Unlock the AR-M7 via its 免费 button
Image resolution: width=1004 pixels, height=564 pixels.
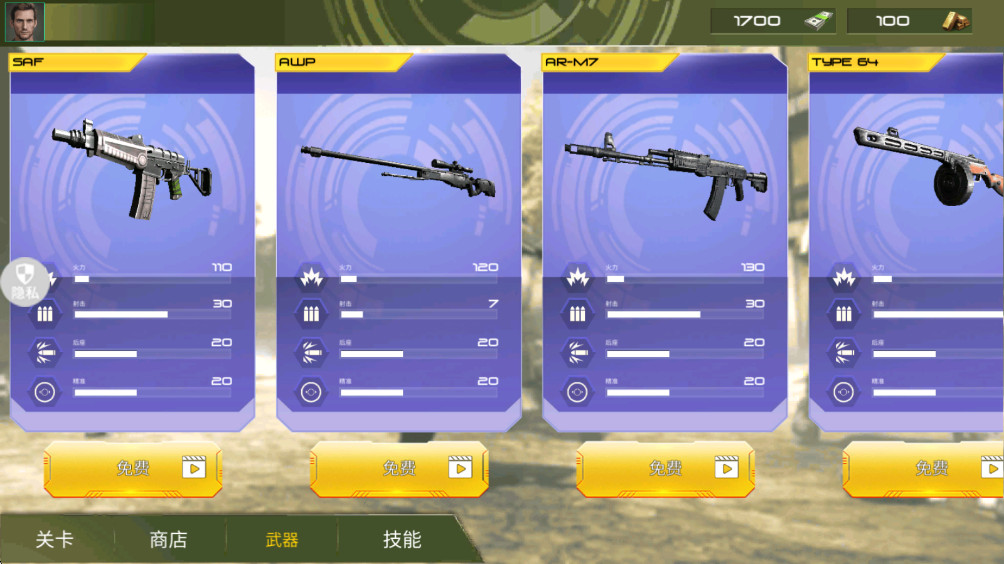click(x=665, y=468)
